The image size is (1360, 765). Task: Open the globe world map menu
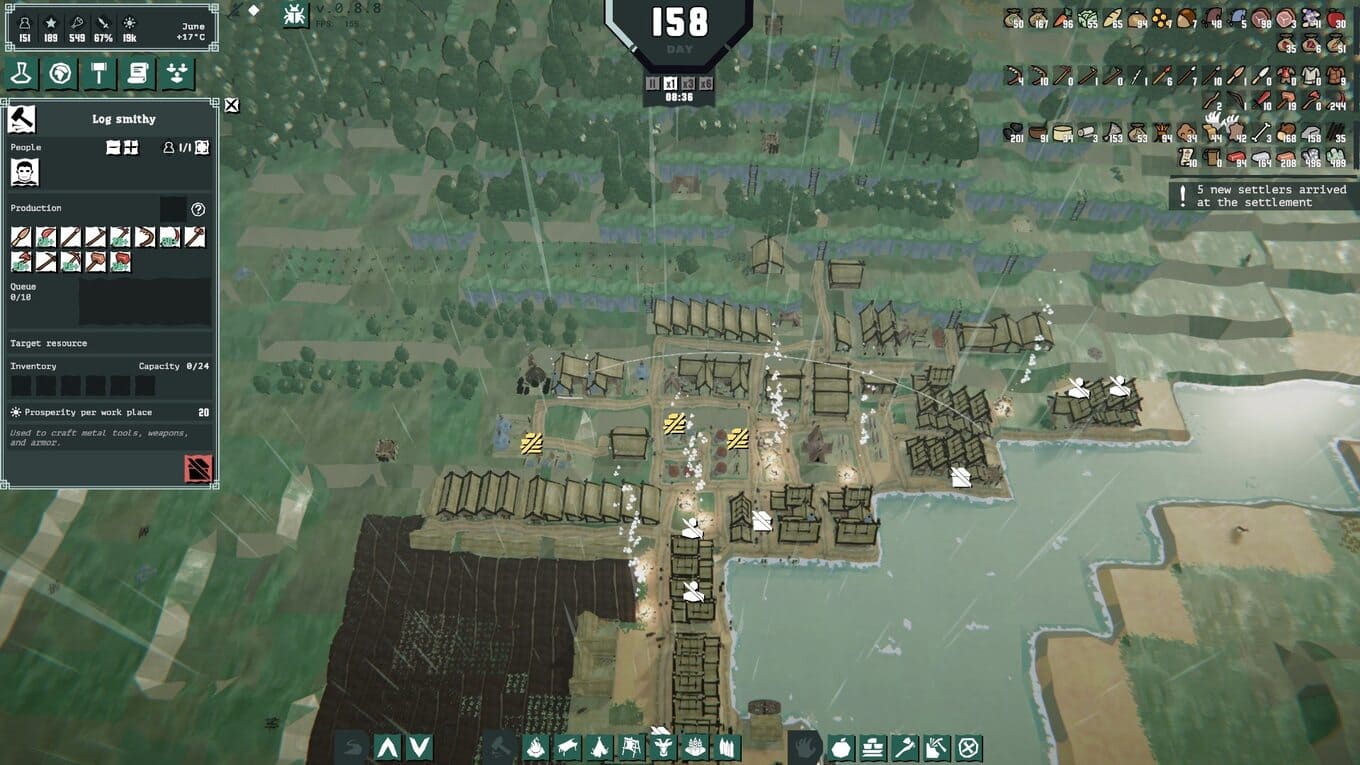tap(60, 74)
